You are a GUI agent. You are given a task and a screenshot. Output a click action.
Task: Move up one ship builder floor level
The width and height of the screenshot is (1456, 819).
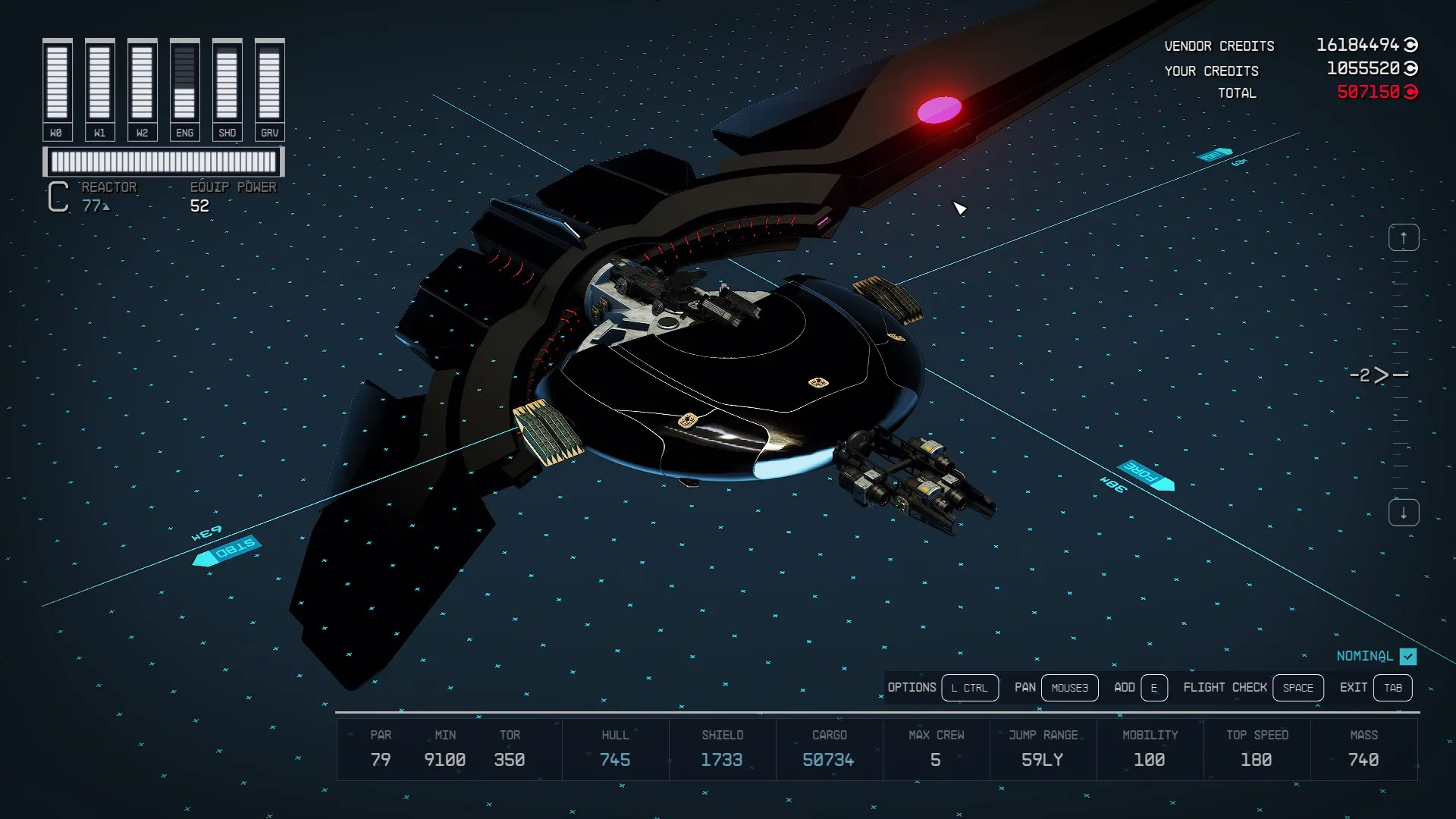1403,238
